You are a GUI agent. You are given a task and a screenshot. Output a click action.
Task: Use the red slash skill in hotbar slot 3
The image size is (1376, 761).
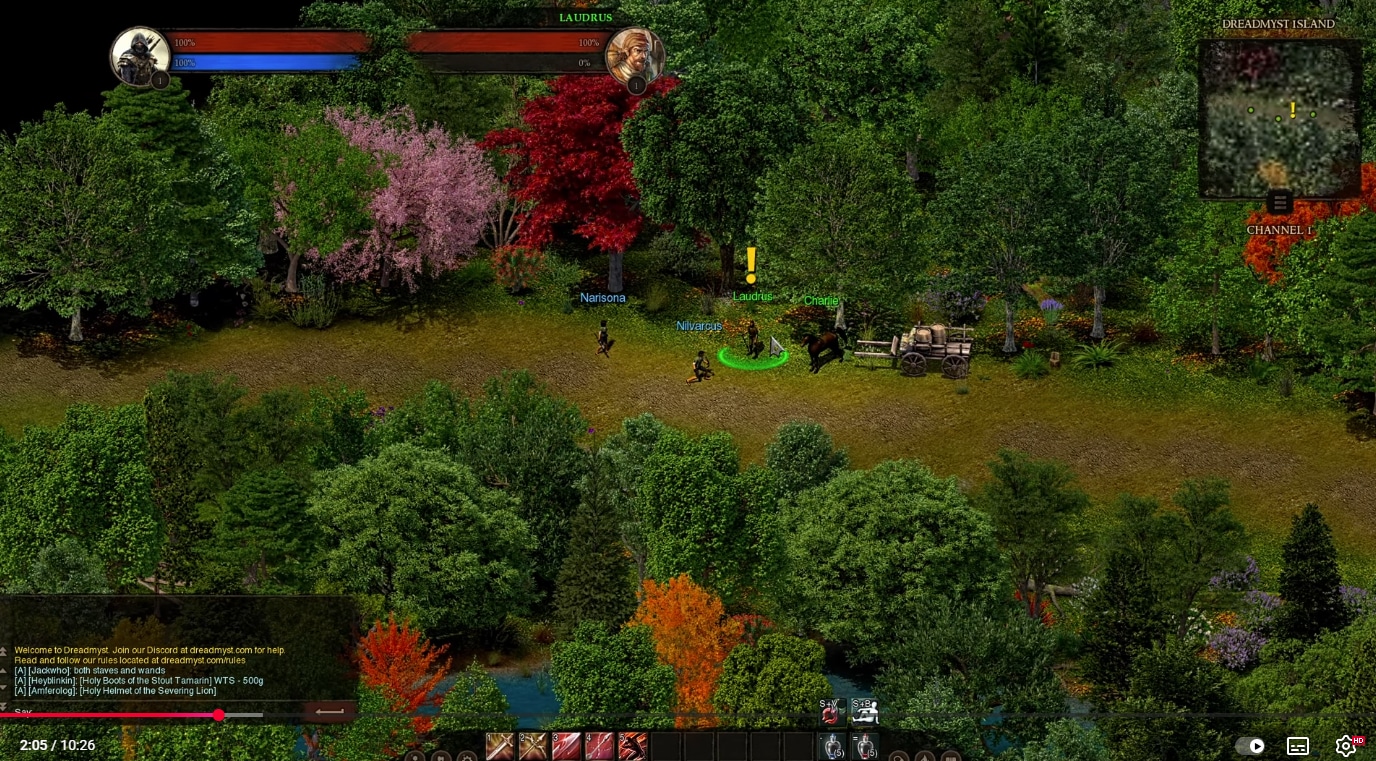coord(567,746)
